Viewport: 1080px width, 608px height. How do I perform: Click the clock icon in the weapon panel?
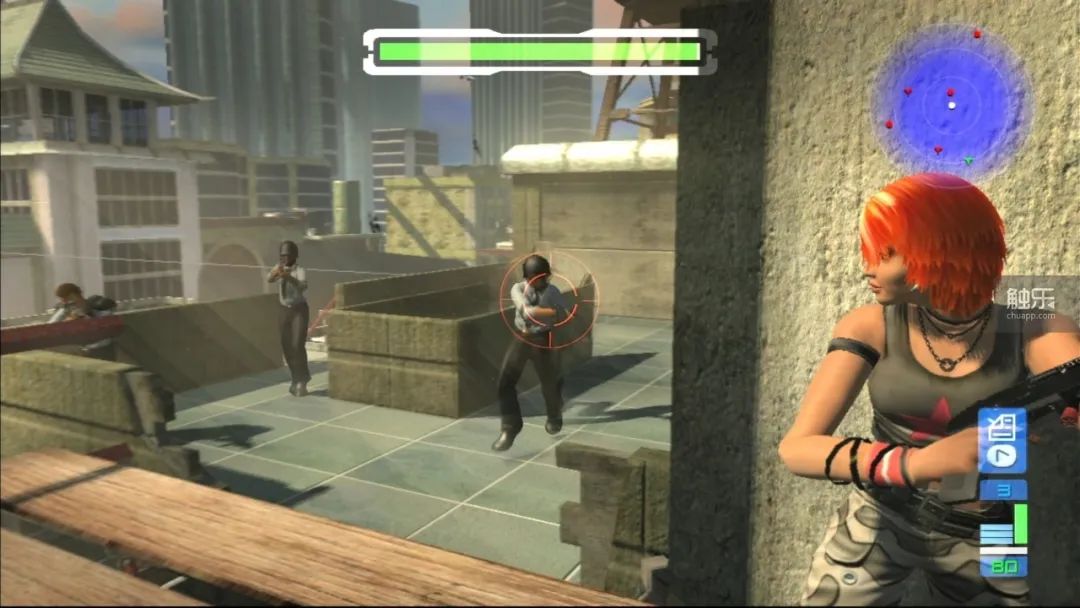pyautogui.click(x=1000, y=455)
